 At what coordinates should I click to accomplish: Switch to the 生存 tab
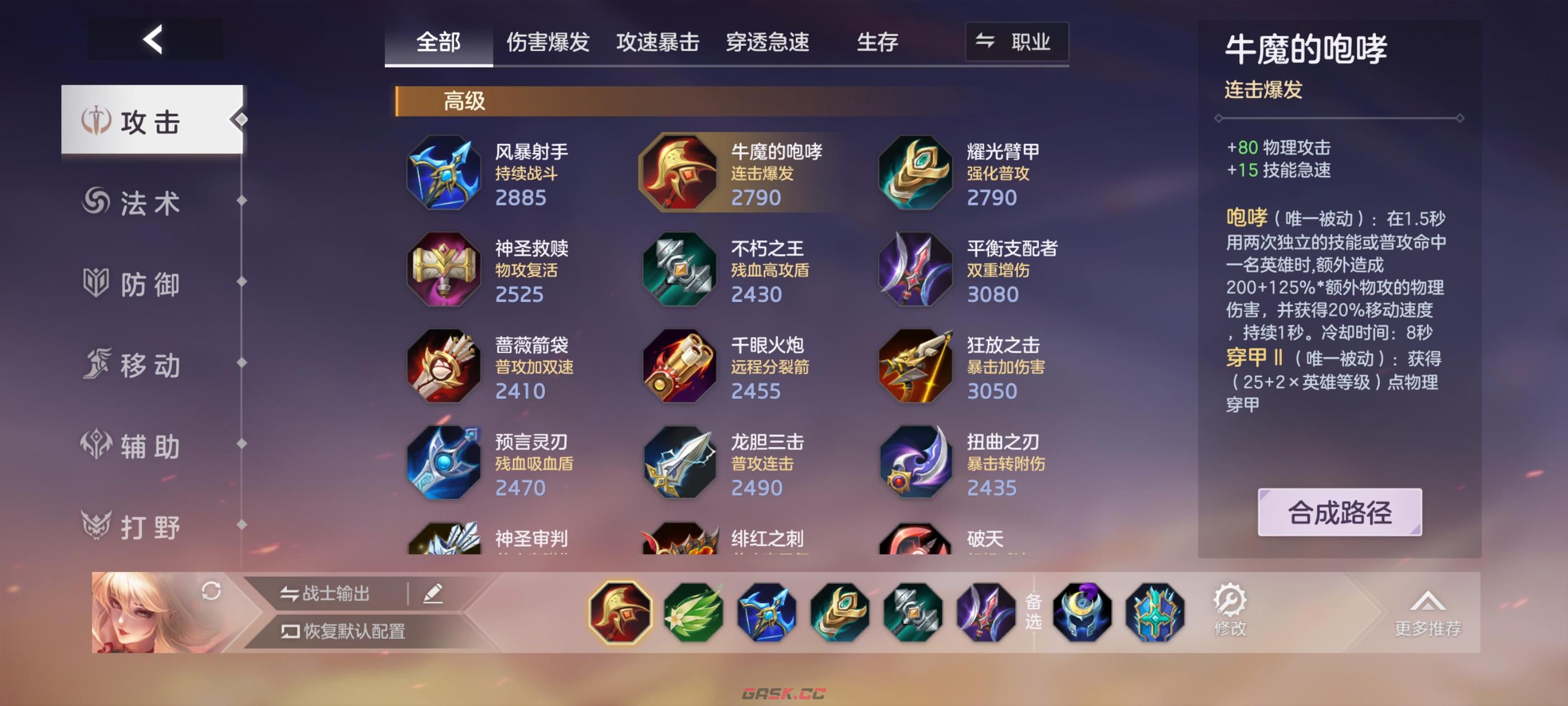[x=877, y=41]
